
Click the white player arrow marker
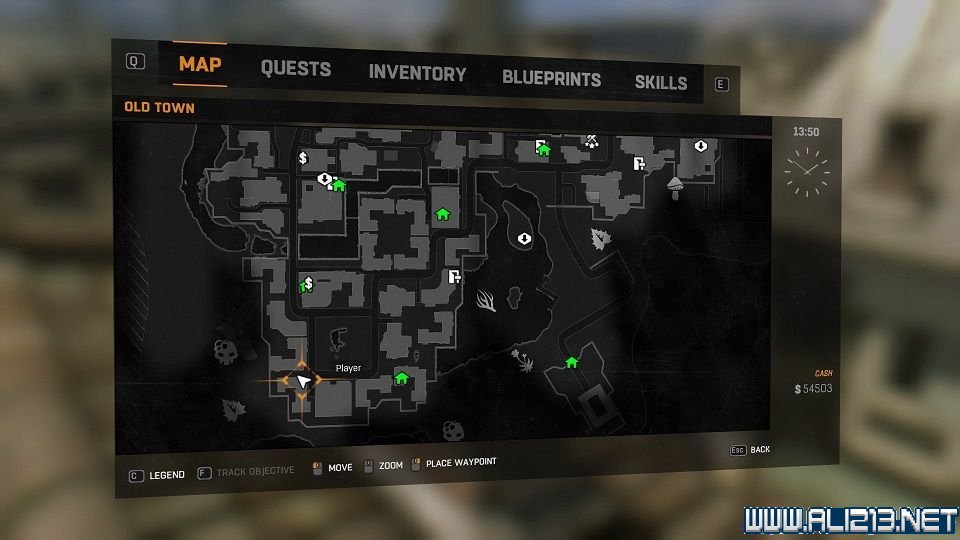coord(303,381)
